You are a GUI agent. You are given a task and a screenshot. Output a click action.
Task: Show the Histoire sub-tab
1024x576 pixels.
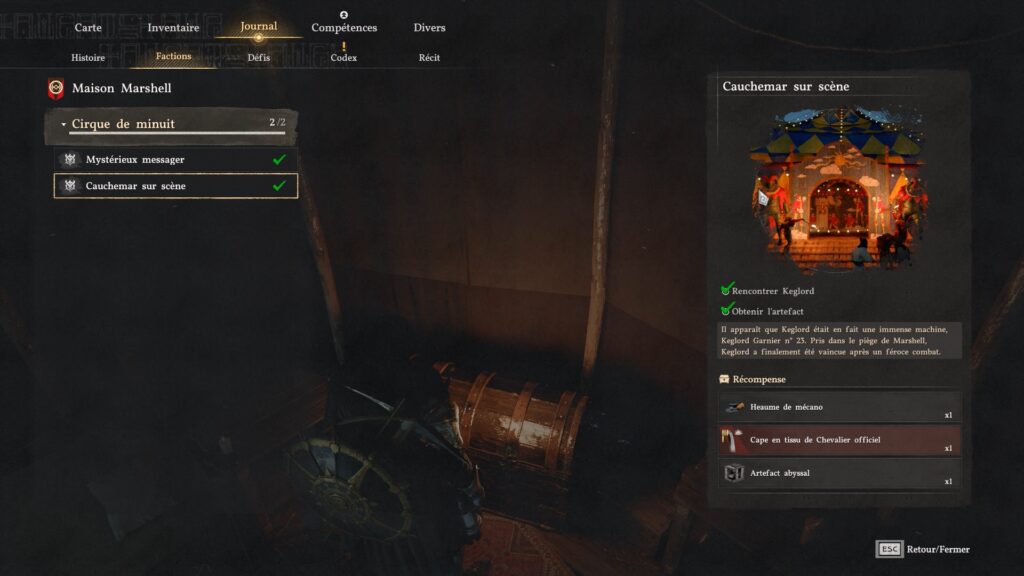click(x=88, y=58)
